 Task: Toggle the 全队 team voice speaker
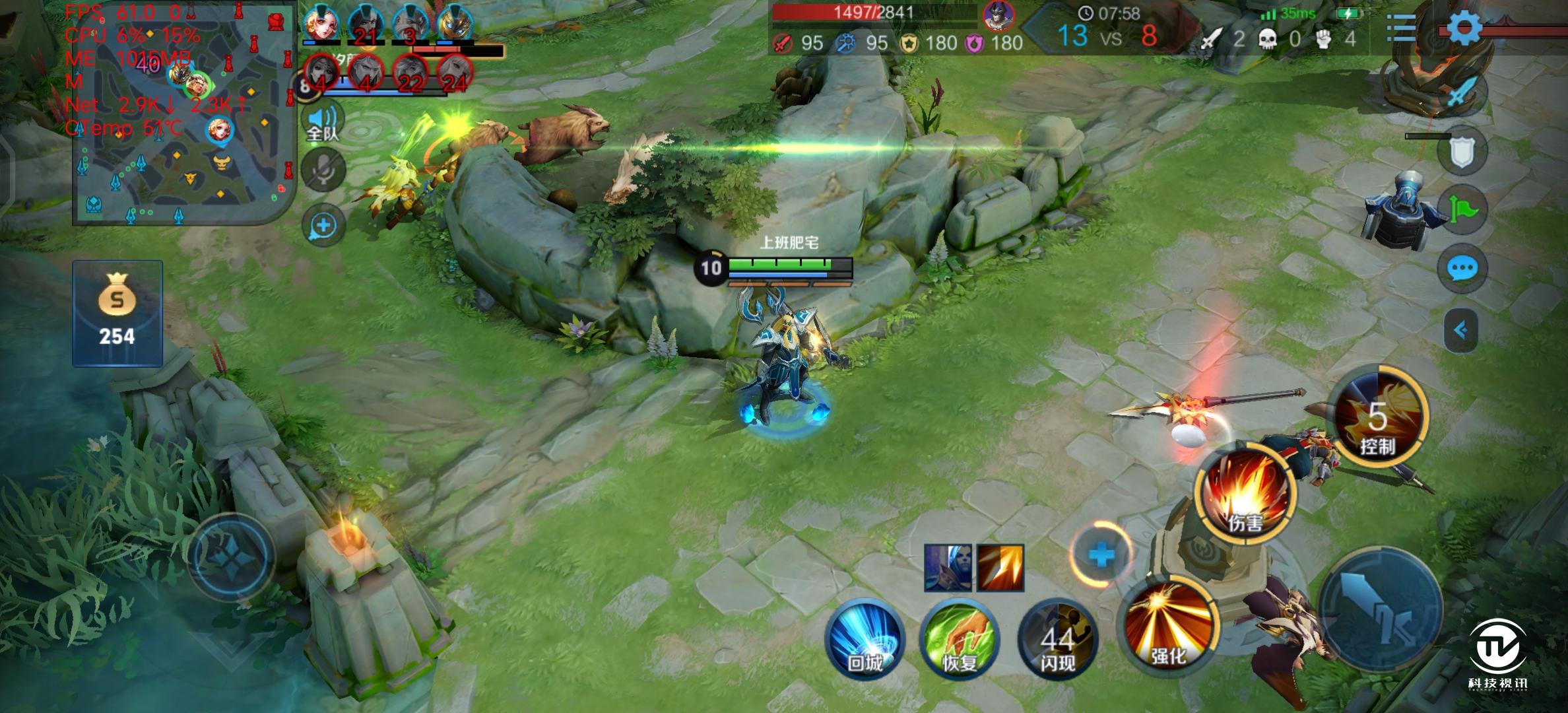(323, 123)
